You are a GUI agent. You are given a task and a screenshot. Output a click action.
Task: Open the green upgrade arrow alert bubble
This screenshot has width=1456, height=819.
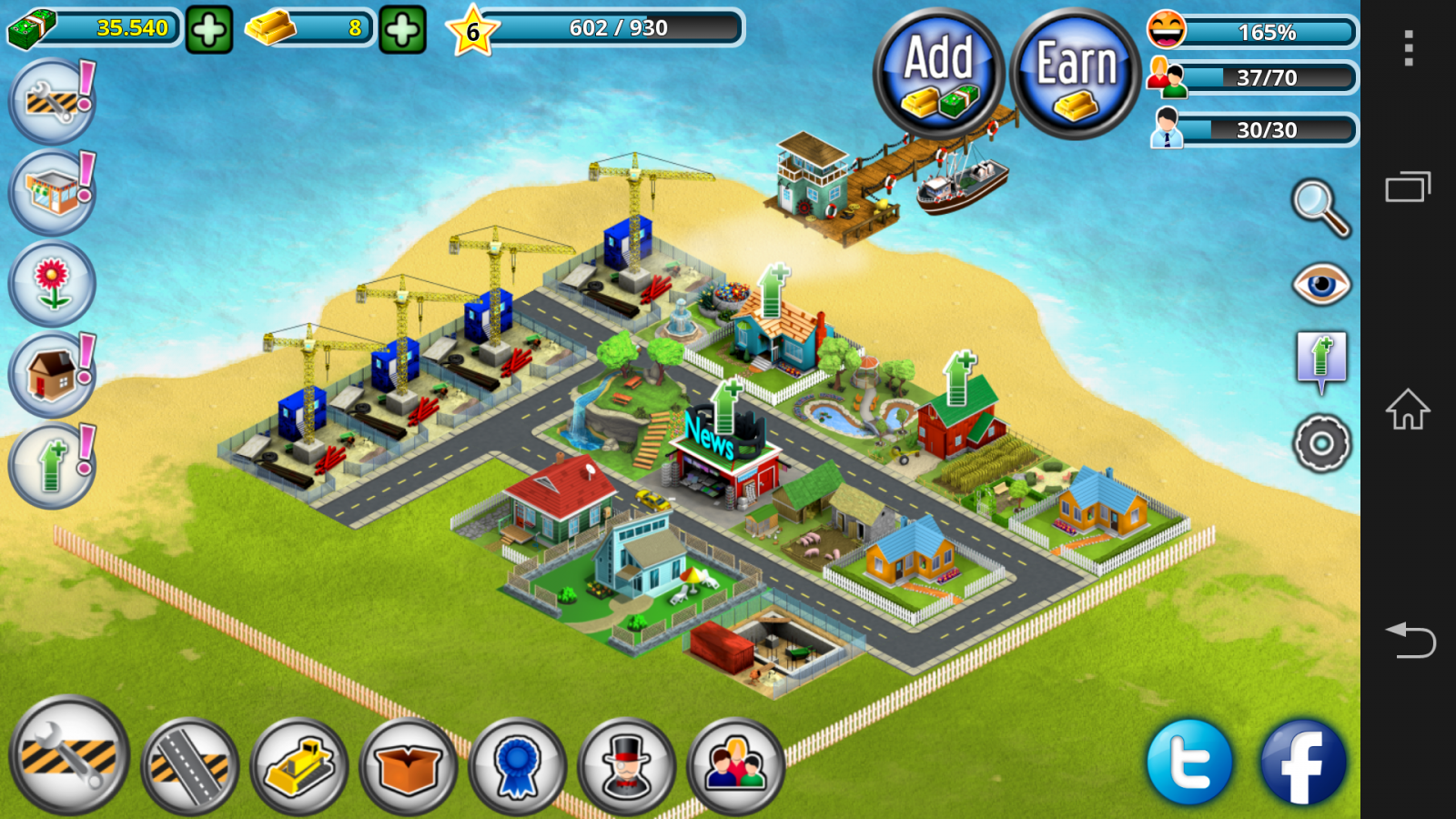[52, 465]
